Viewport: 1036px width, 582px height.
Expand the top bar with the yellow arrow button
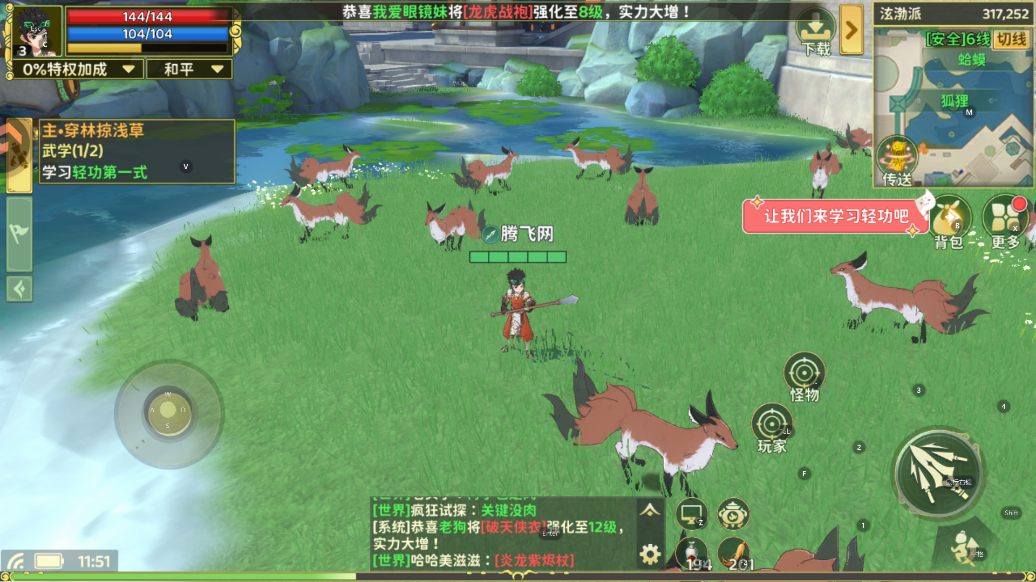click(851, 30)
